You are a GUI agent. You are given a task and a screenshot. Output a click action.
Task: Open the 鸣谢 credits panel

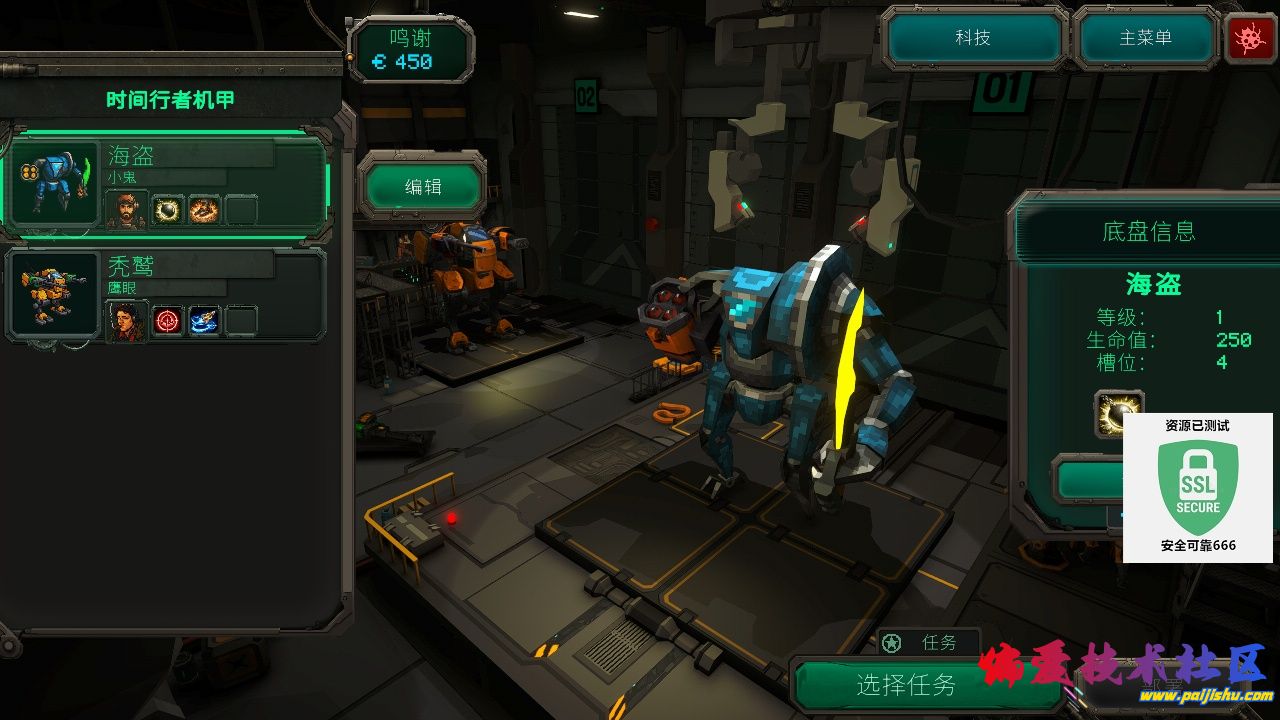pos(410,51)
